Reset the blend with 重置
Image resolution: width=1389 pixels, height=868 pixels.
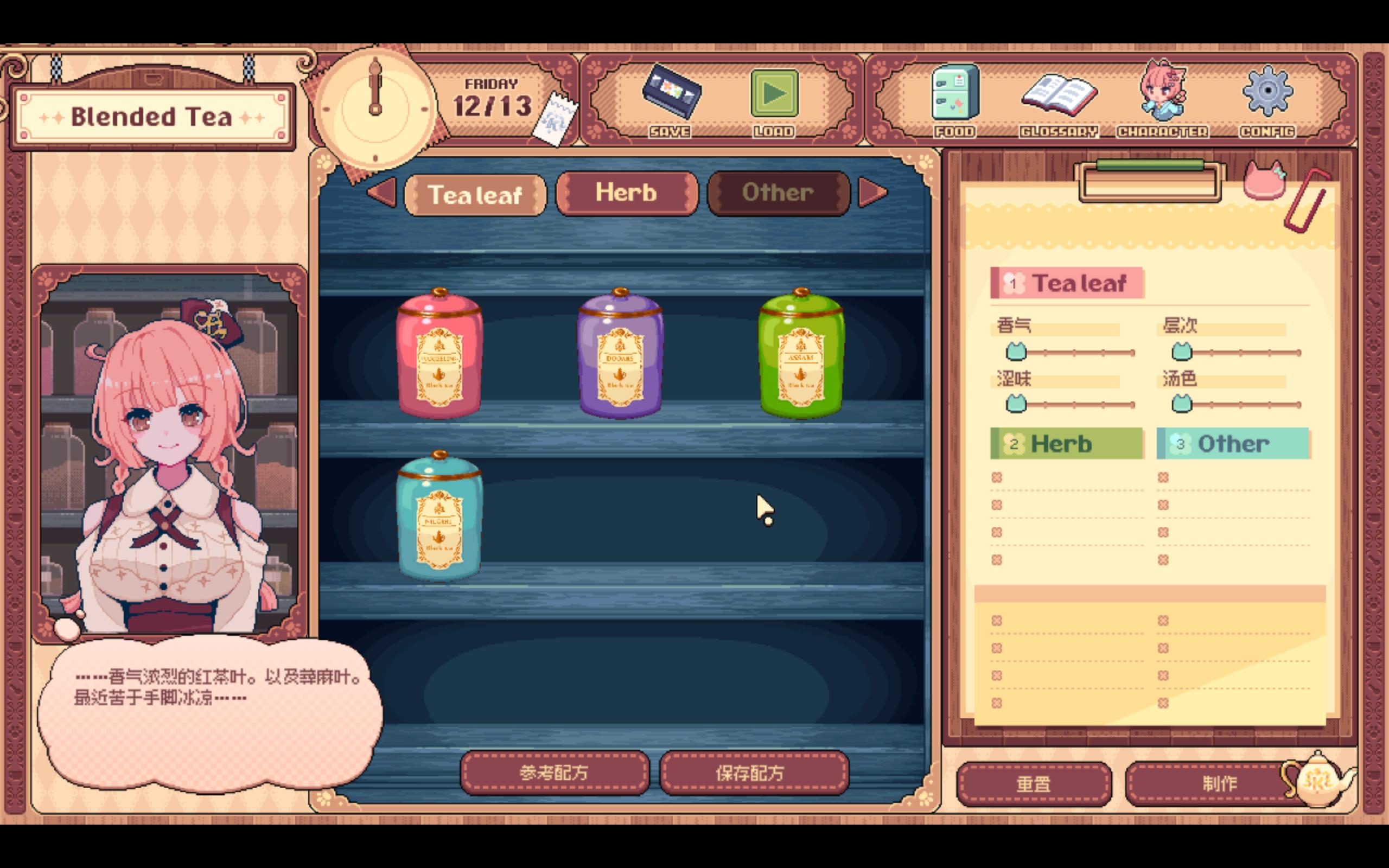tap(1033, 783)
